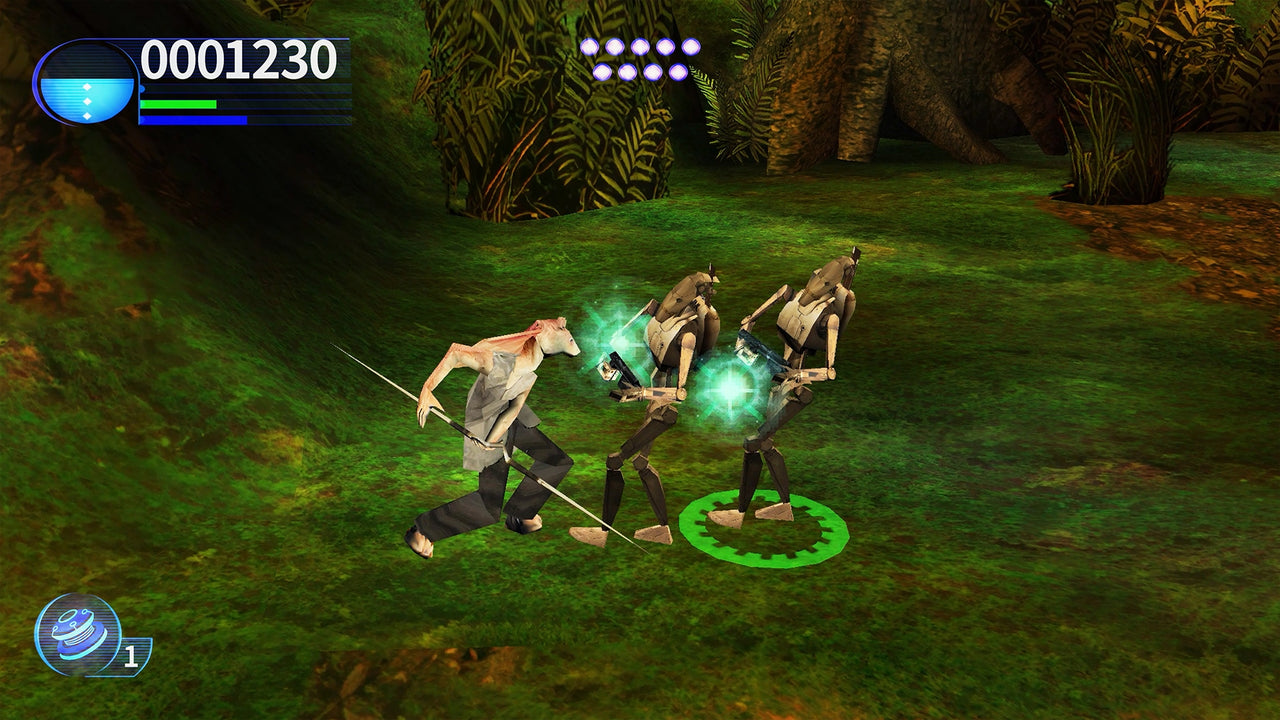Click the last pip in bottom dot row

(678, 72)
